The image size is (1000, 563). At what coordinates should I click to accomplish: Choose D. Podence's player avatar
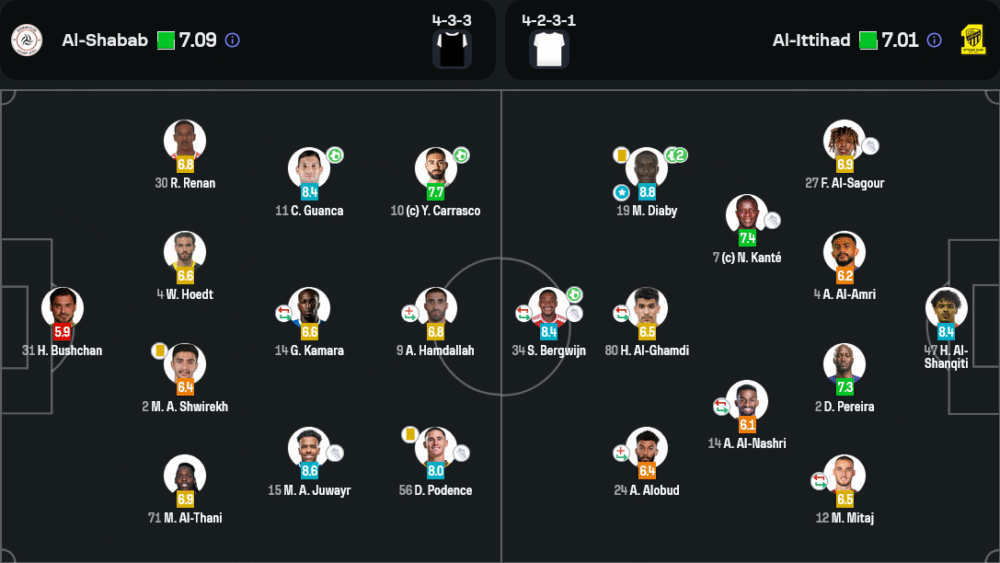click(x=436, y=448)
